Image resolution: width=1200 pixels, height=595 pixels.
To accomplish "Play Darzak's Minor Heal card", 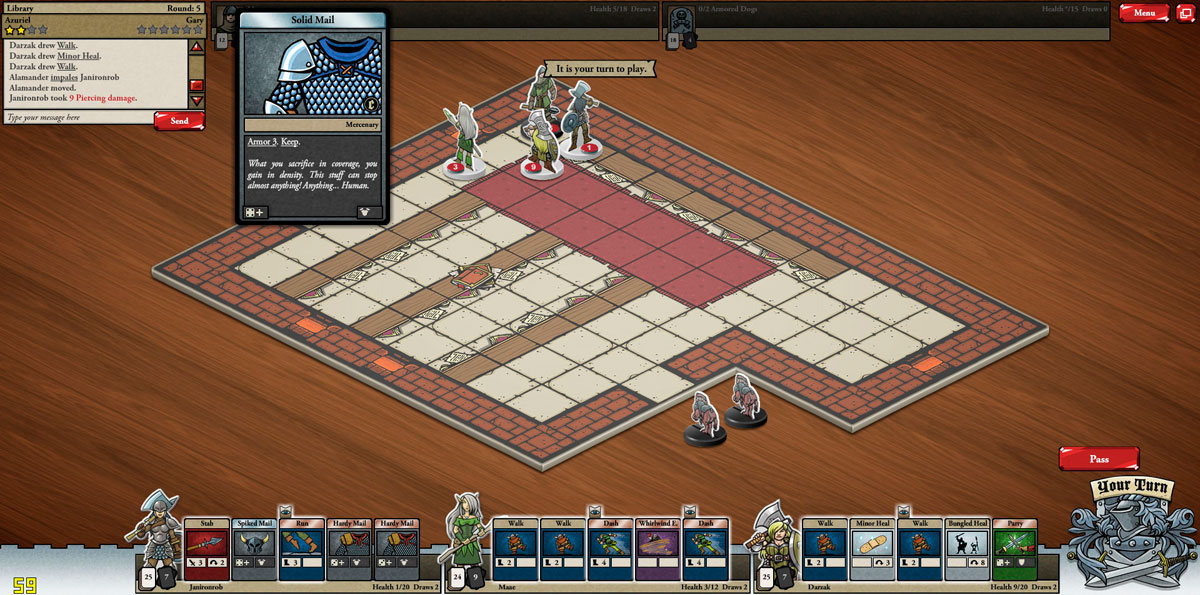I will point(873,549).
